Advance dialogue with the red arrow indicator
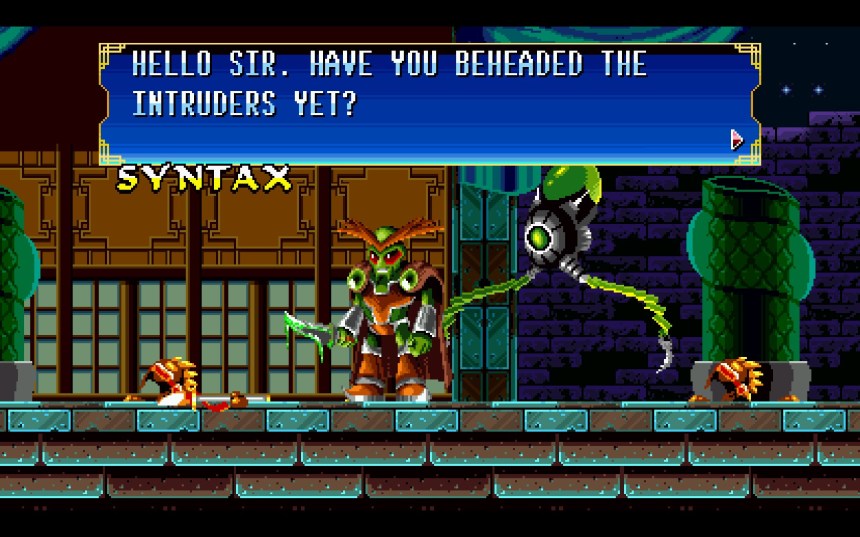This screenshot has width=860, height=537. click(737, 139)
